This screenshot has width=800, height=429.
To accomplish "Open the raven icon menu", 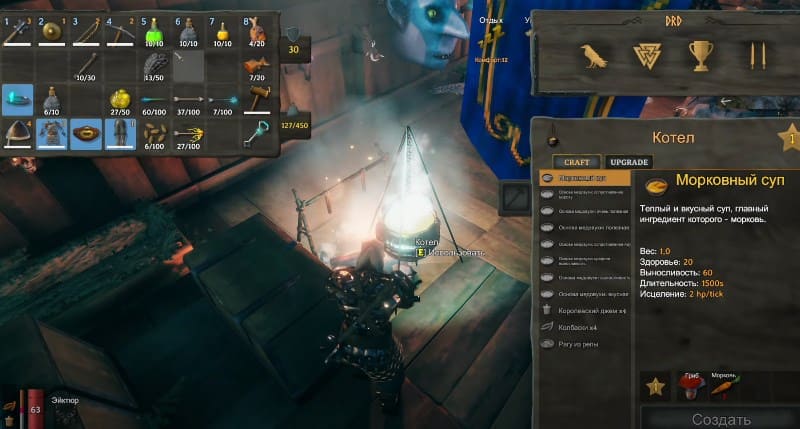I will pyautogui.click(x=595, y=56).
